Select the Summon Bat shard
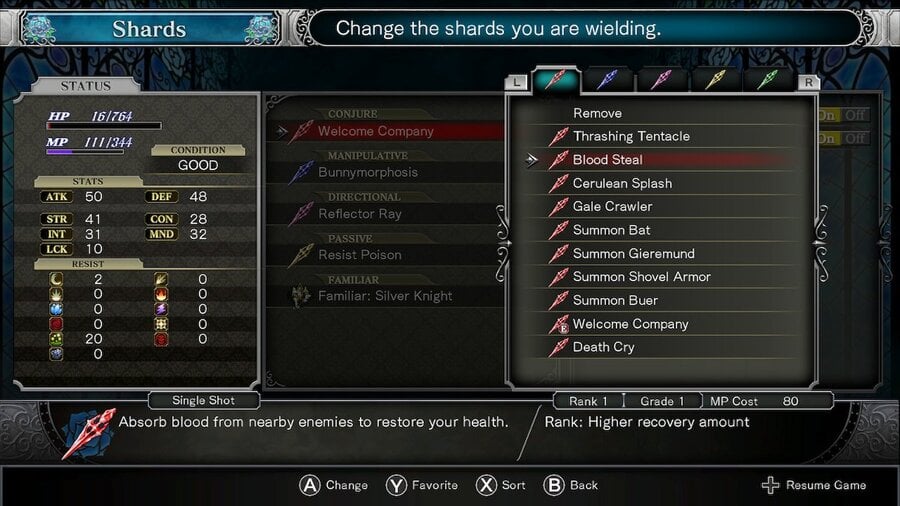The width and height of the screenshot is (900, 506). (611, 230)
